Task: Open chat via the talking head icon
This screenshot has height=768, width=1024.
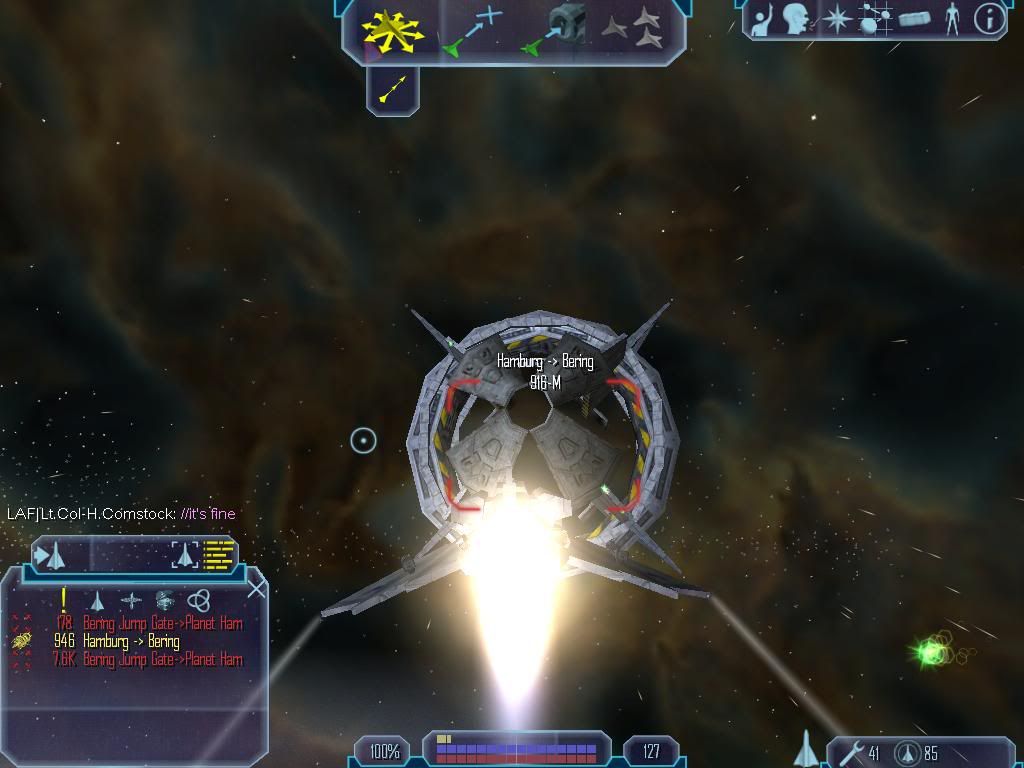Action: pyautogui.click(x=796, y=18)
